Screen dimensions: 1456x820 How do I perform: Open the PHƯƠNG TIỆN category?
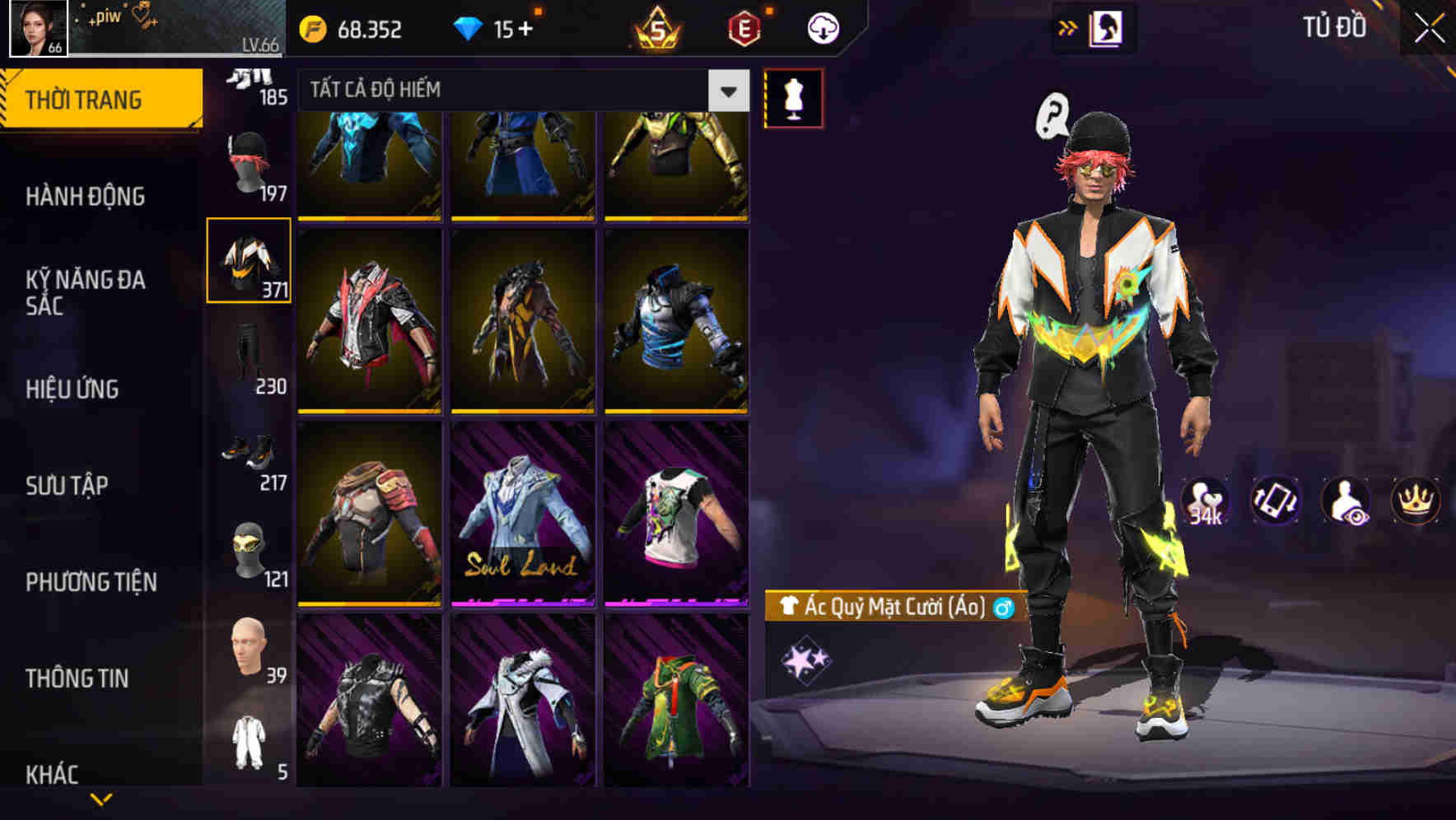tap(91, 581)
